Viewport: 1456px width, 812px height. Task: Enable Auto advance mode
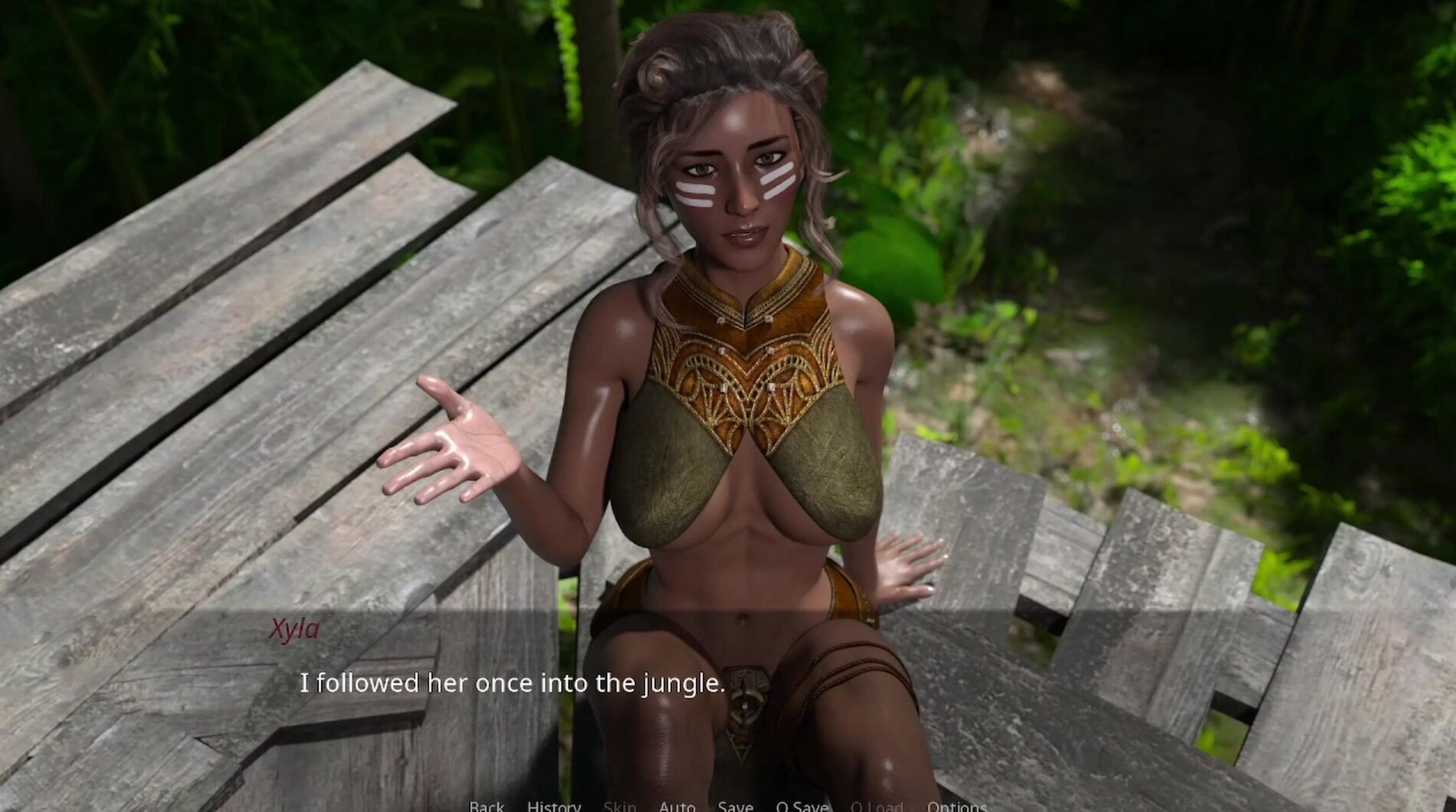(677, 806)
